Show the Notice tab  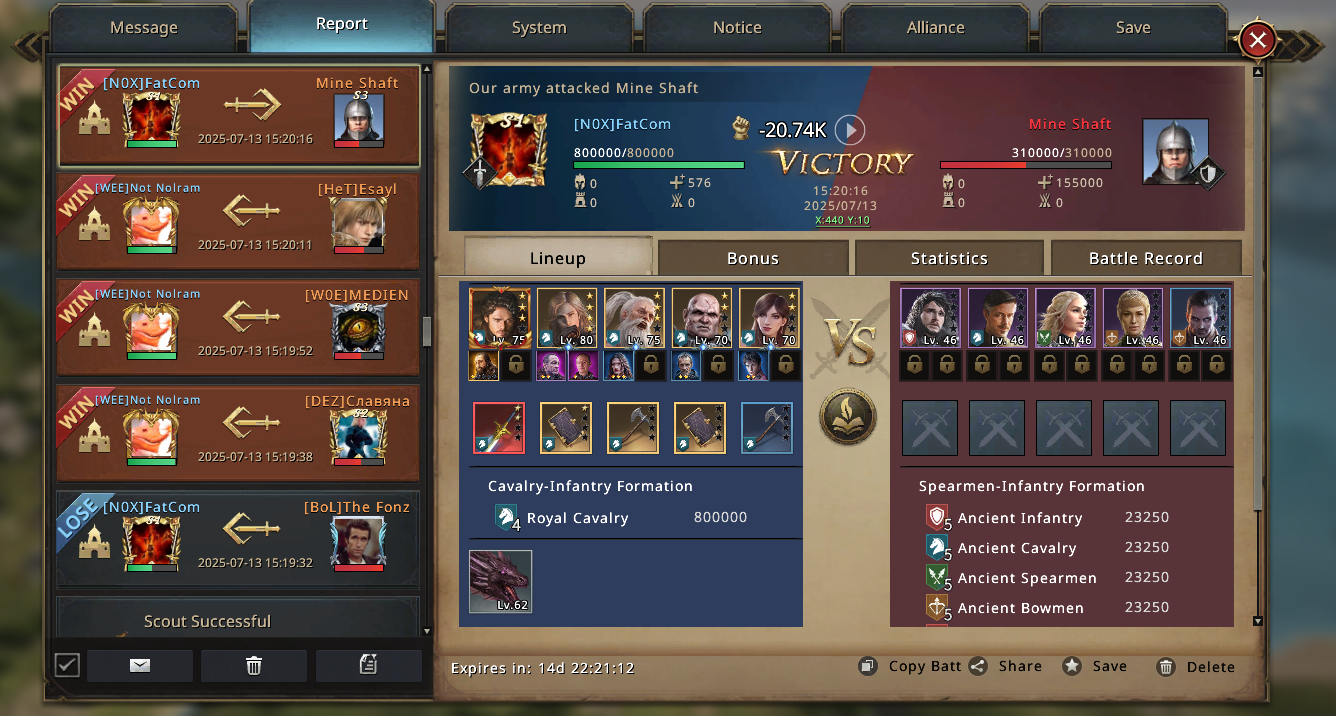pos(737,28)
